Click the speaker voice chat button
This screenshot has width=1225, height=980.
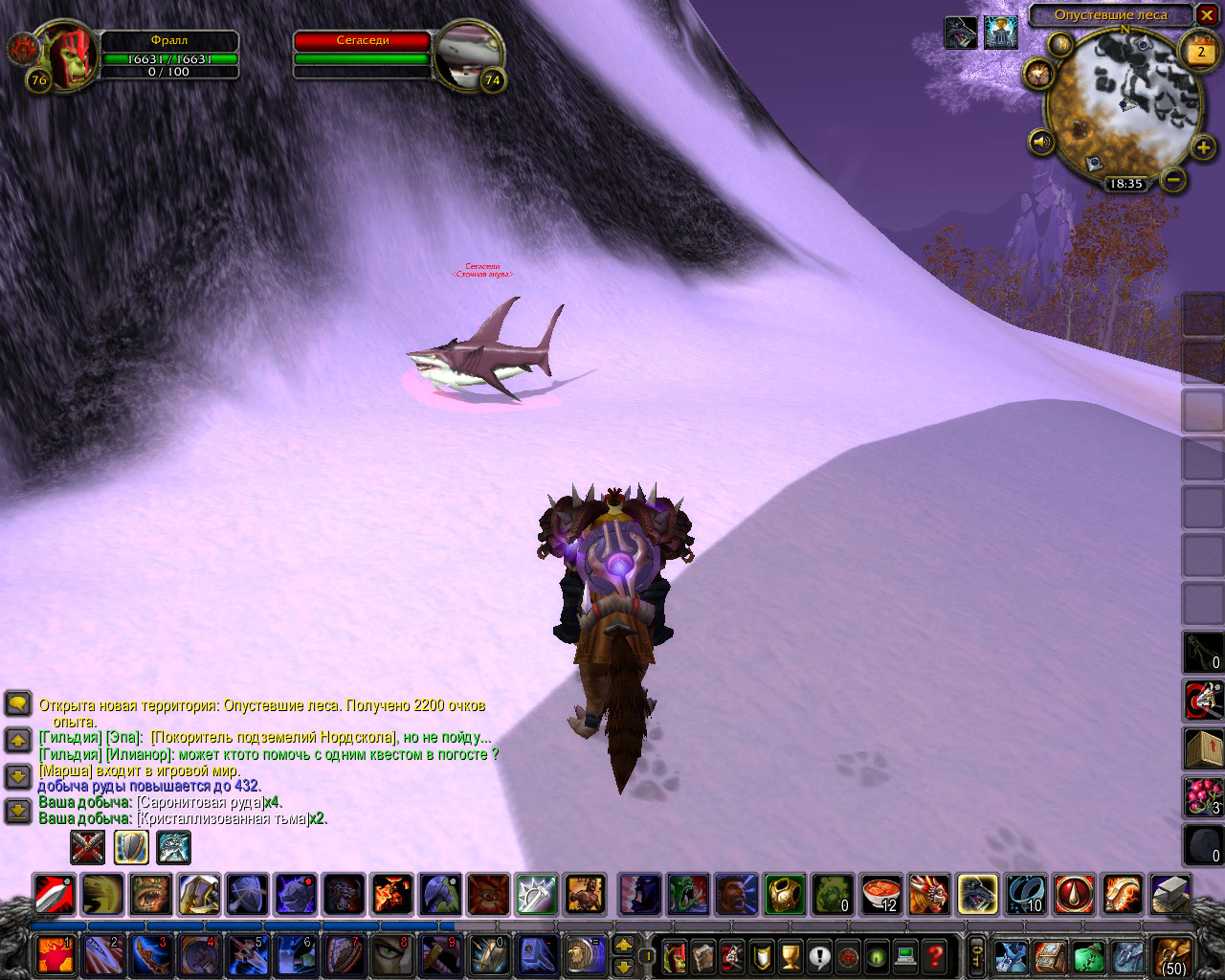coord(1041,143)
